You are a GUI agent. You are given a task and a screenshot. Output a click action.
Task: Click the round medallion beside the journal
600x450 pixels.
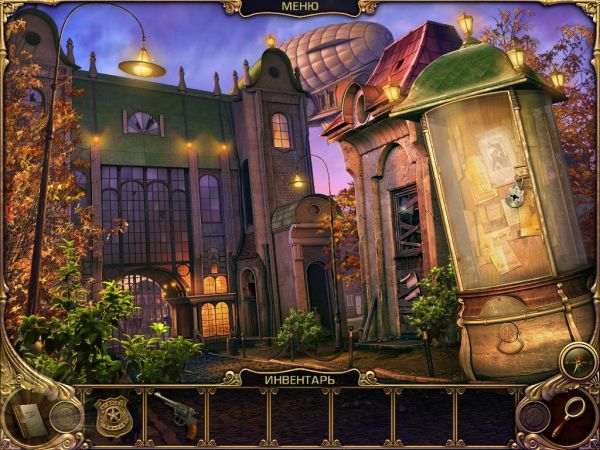65,415
